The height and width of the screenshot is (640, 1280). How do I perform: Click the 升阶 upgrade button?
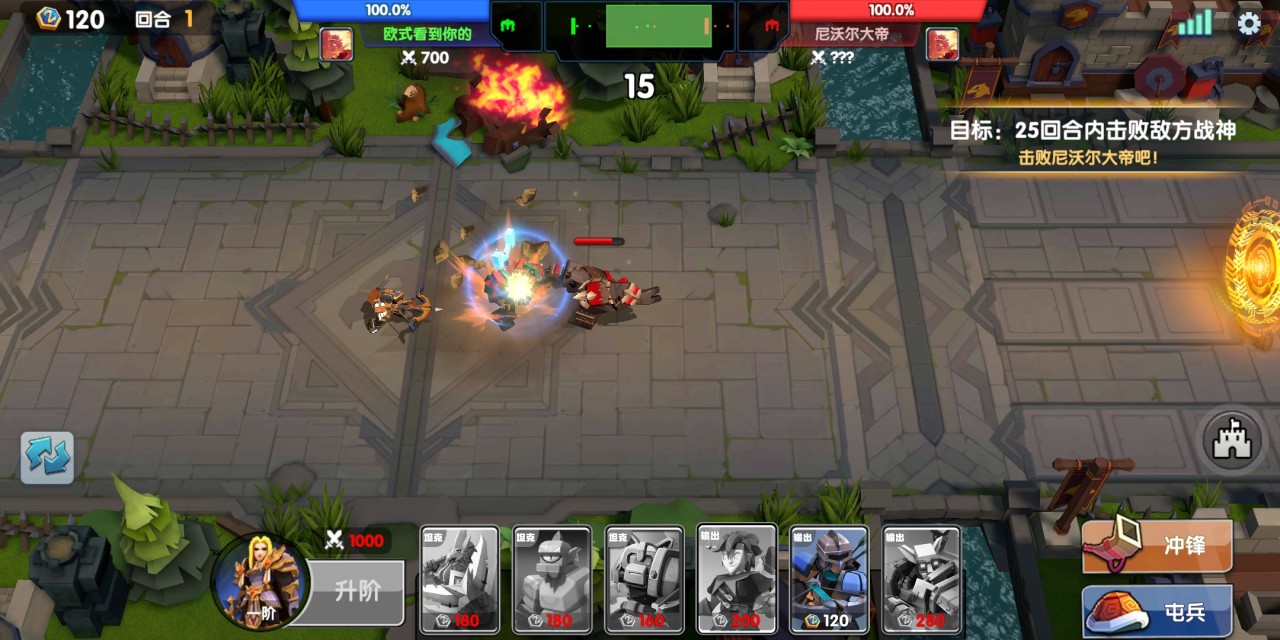pos(356,591)
